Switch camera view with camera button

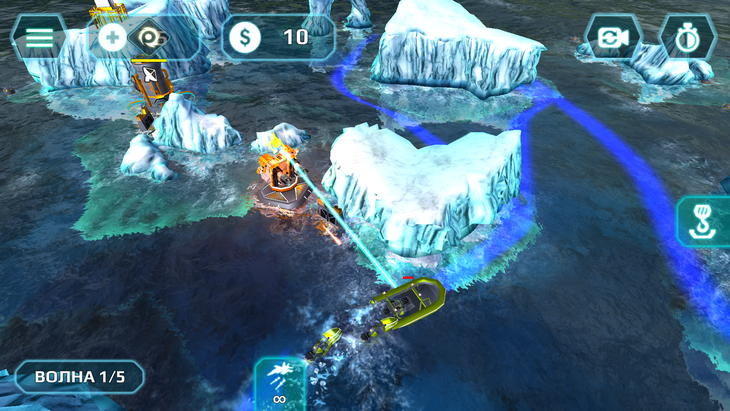(x=612, y=38)
